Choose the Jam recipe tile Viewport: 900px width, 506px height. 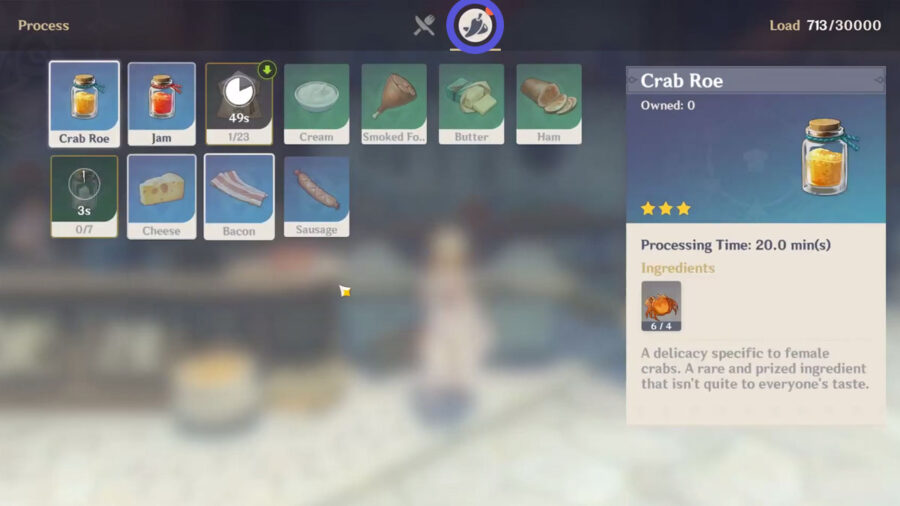click(162, 104)
